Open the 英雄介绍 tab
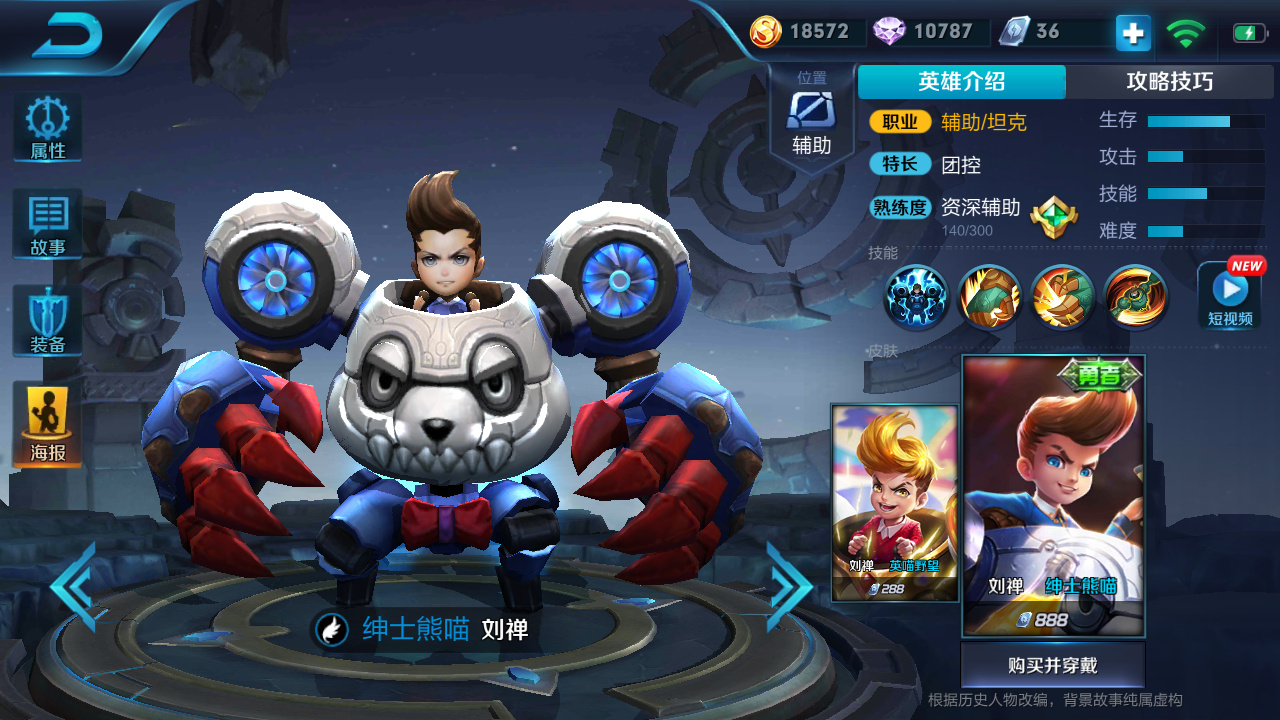 coord(961,82)
